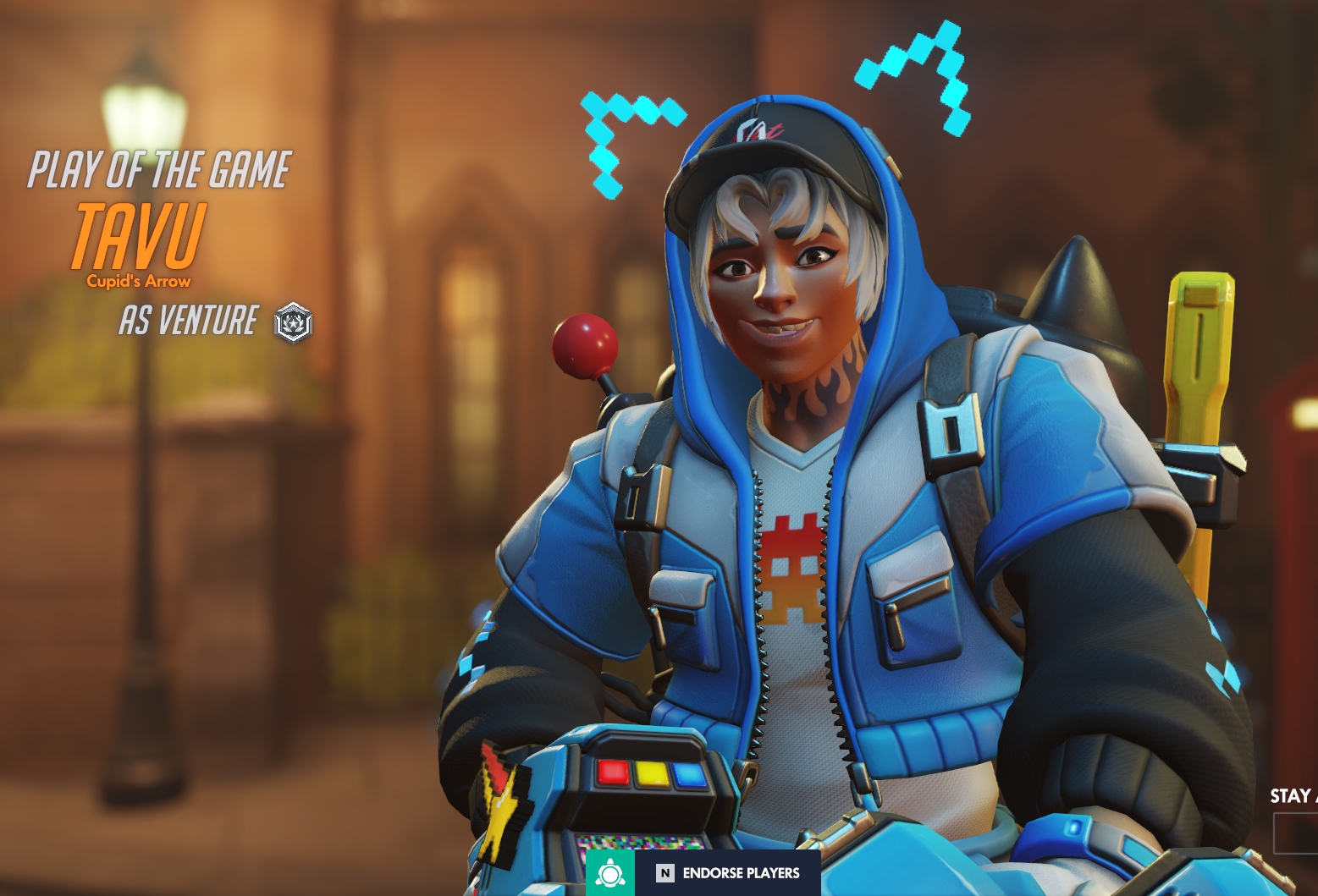
Task: Toggle the Stay As Team box
Action: 1297,833
